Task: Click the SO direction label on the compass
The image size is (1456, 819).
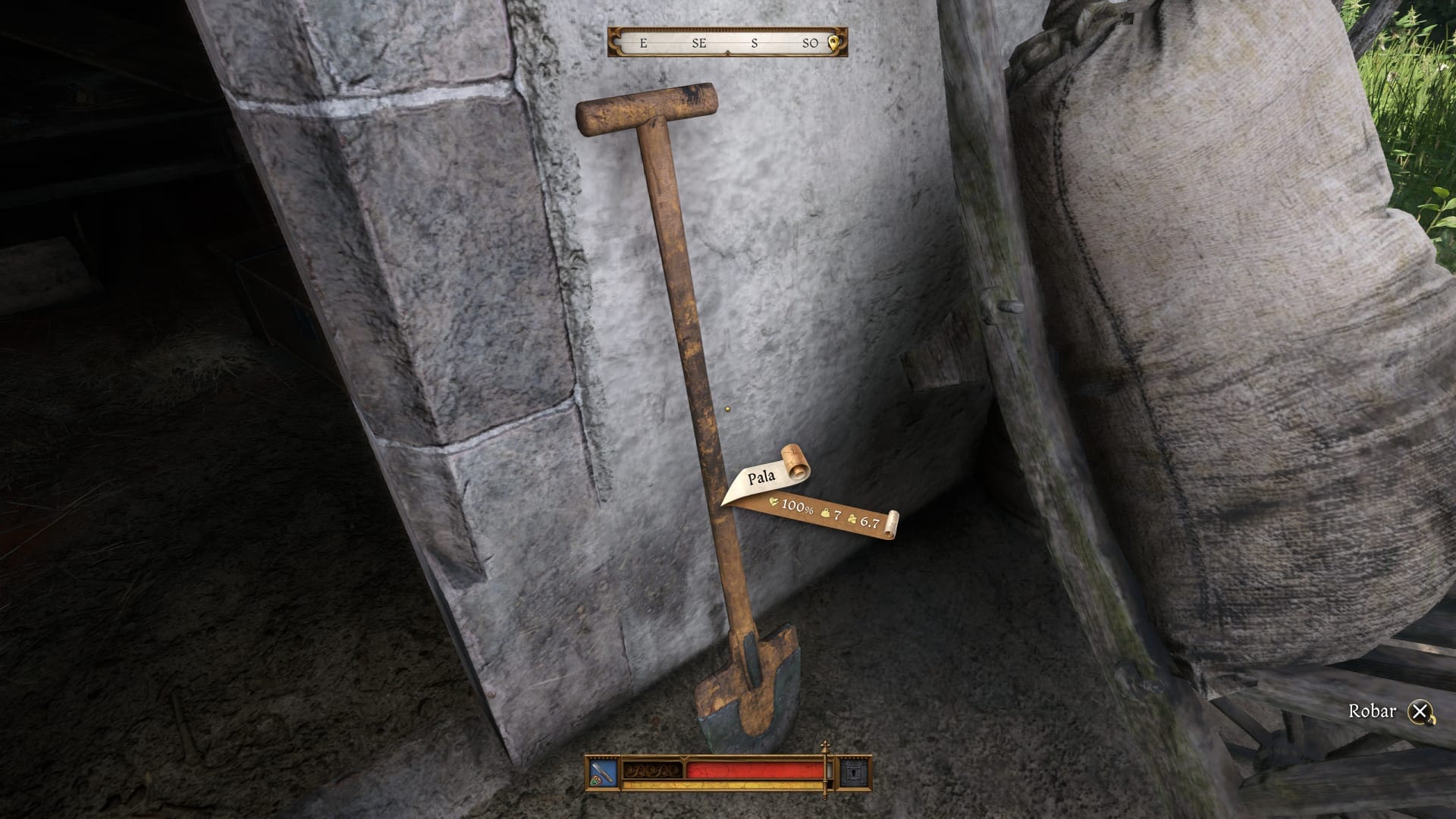Action: click(x=810, y=44)
